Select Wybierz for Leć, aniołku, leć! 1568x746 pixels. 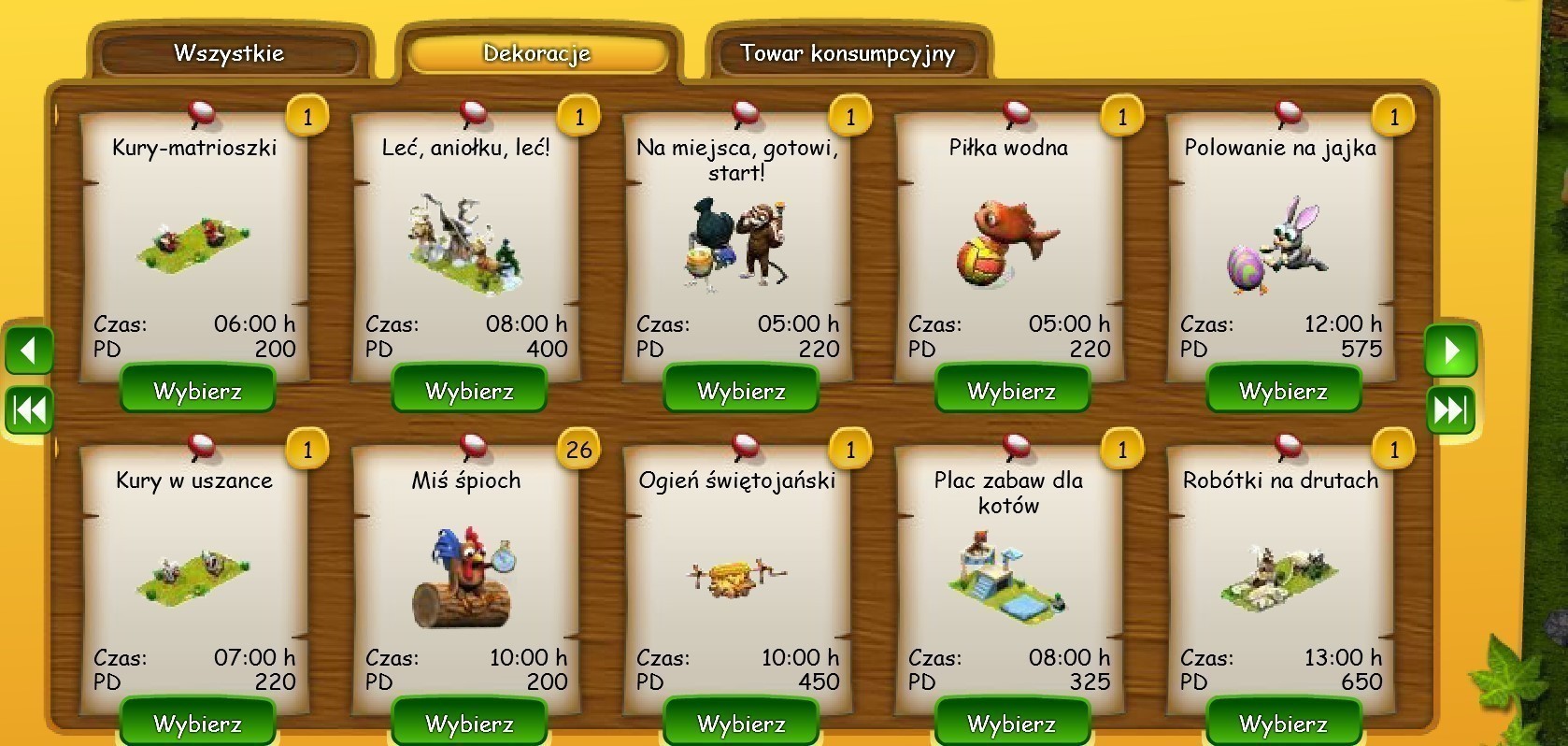coord(469,390)
